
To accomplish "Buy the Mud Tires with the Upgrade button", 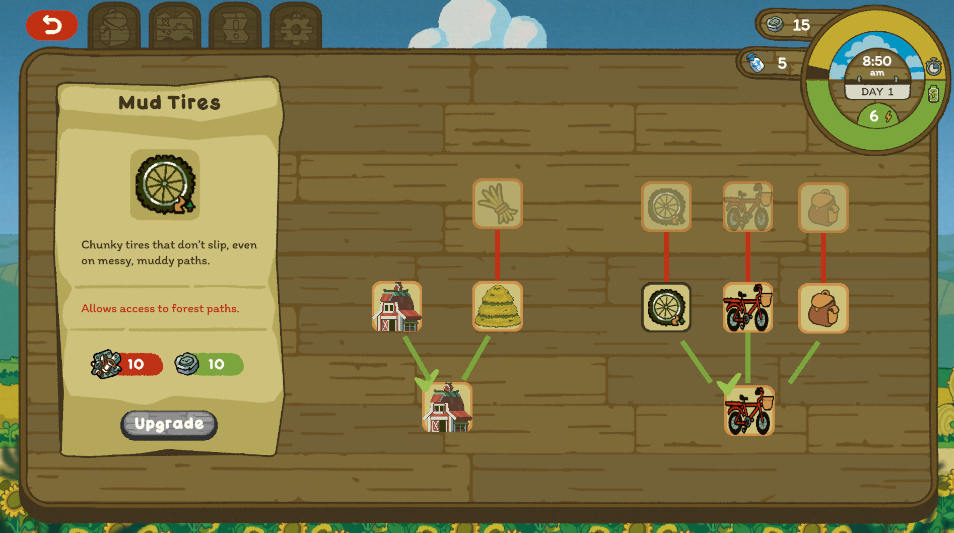I will pos(169,424).
